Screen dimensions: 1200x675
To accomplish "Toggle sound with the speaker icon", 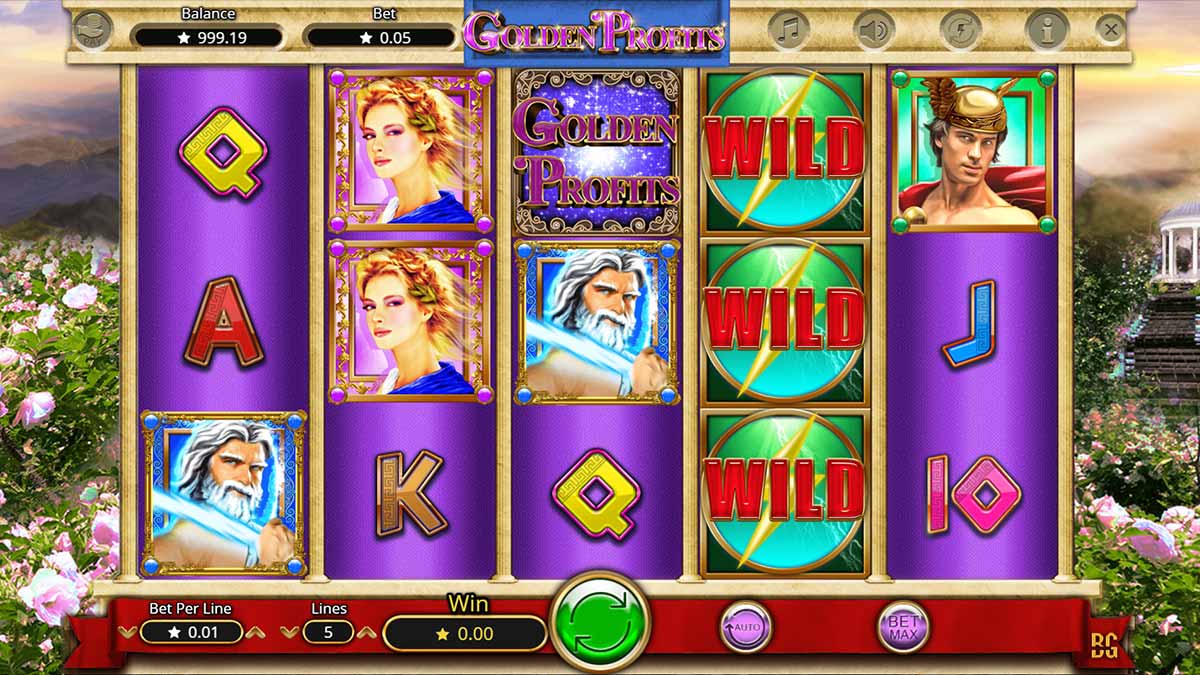I will [x=874, y=30].
